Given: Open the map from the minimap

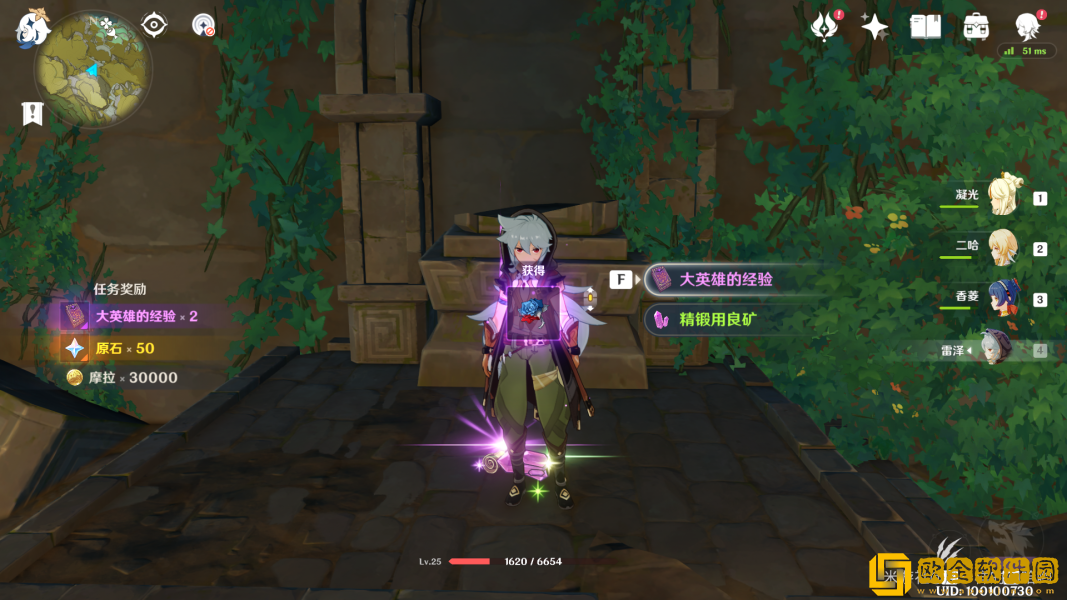Looking at the screenshot, I should click(x=93, y=71).
